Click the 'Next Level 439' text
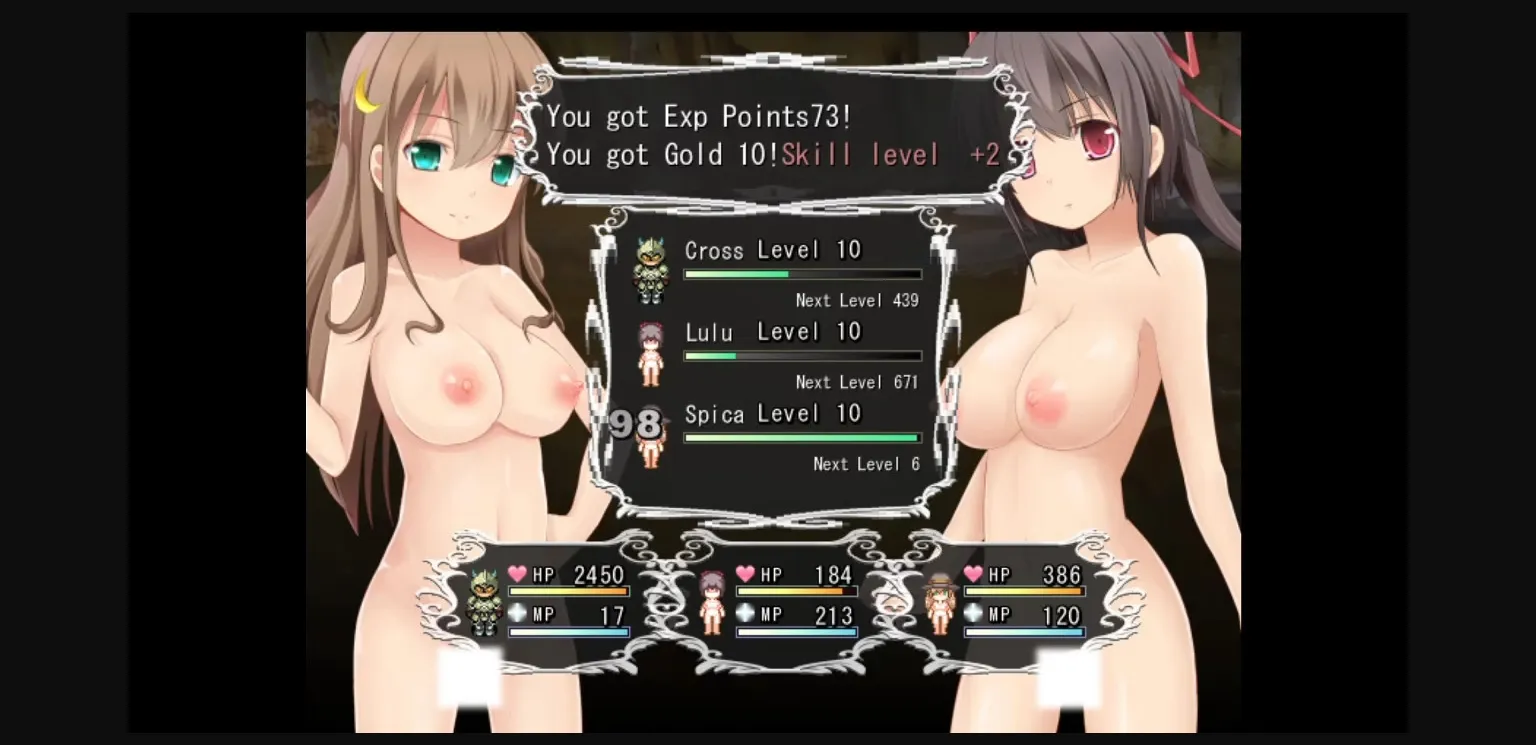1536x745 pixels. click(x=856, y=300)
